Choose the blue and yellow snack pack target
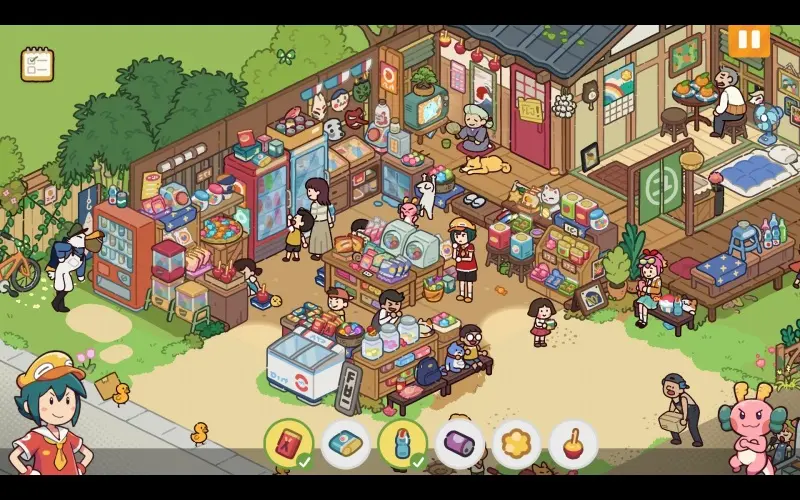The height and width of the screenshot is (500, 800). tap(345, 444)
